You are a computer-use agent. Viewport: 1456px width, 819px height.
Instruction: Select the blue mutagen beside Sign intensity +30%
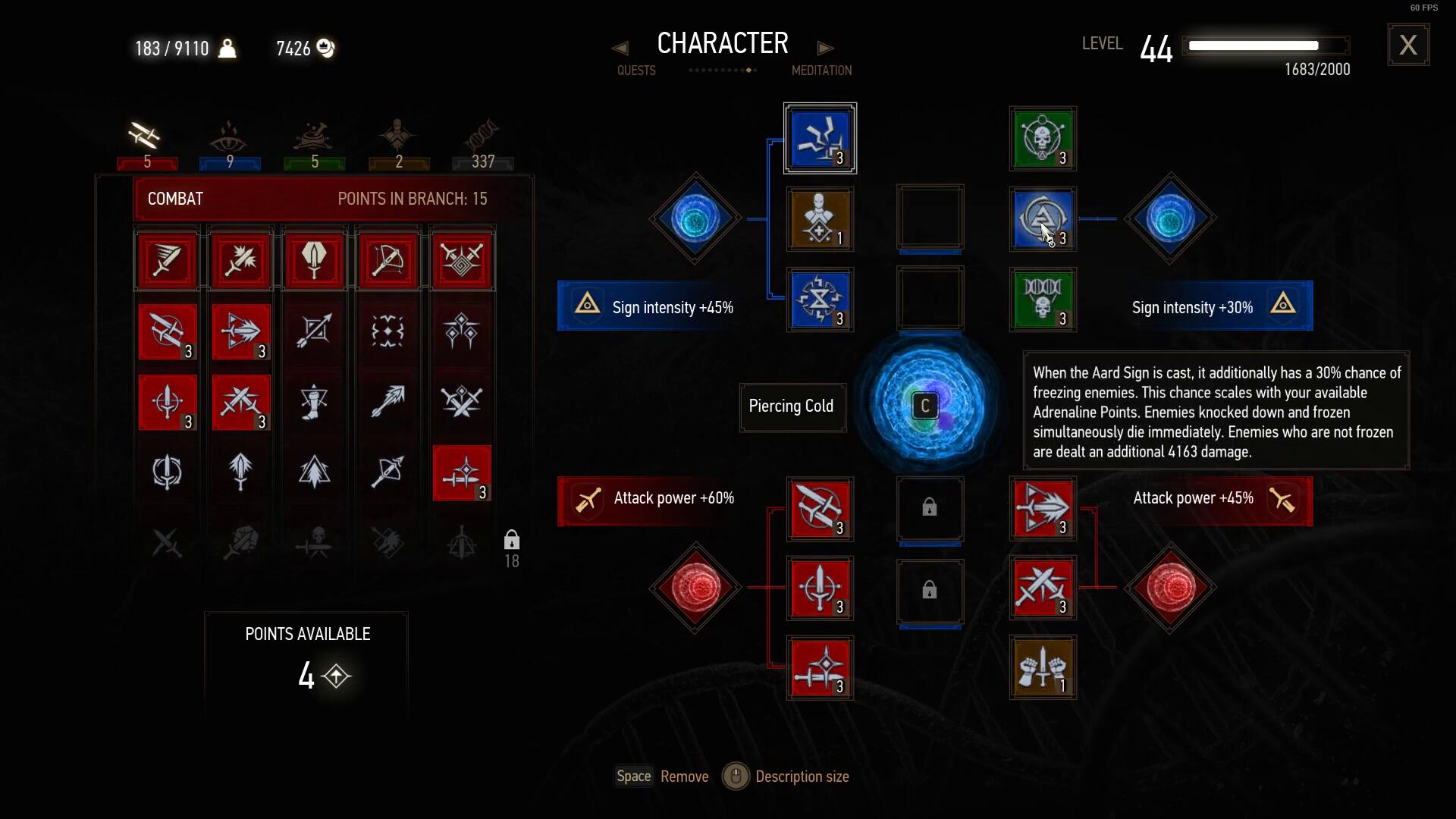[x=1170, y=218]
